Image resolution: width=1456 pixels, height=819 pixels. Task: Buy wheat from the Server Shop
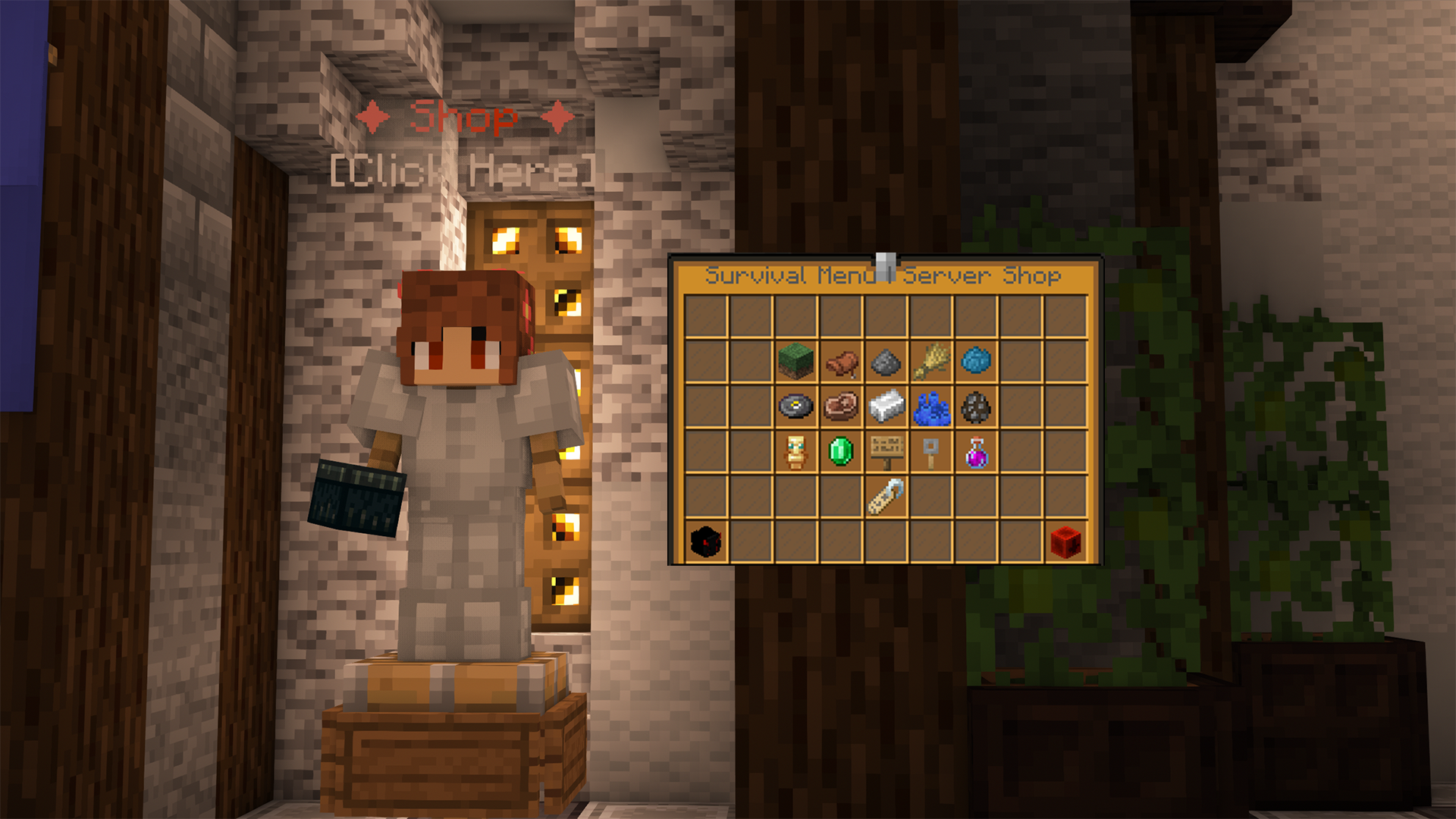tap(932, 362)
